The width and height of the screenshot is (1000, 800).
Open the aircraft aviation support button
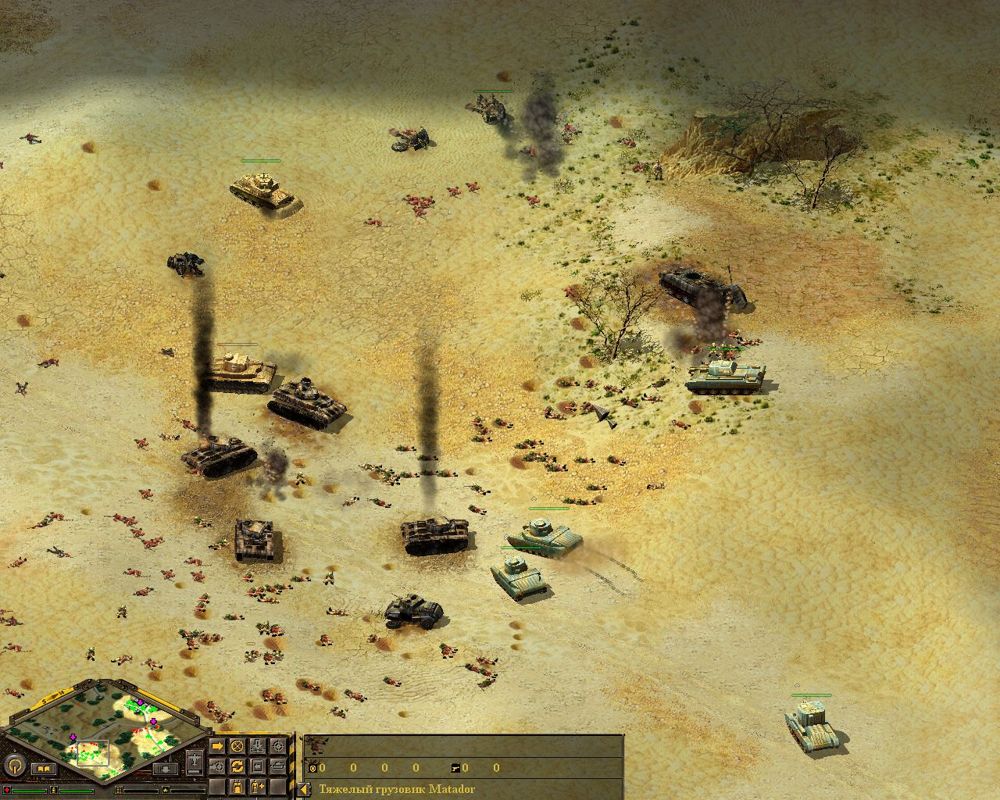(195, 762)
